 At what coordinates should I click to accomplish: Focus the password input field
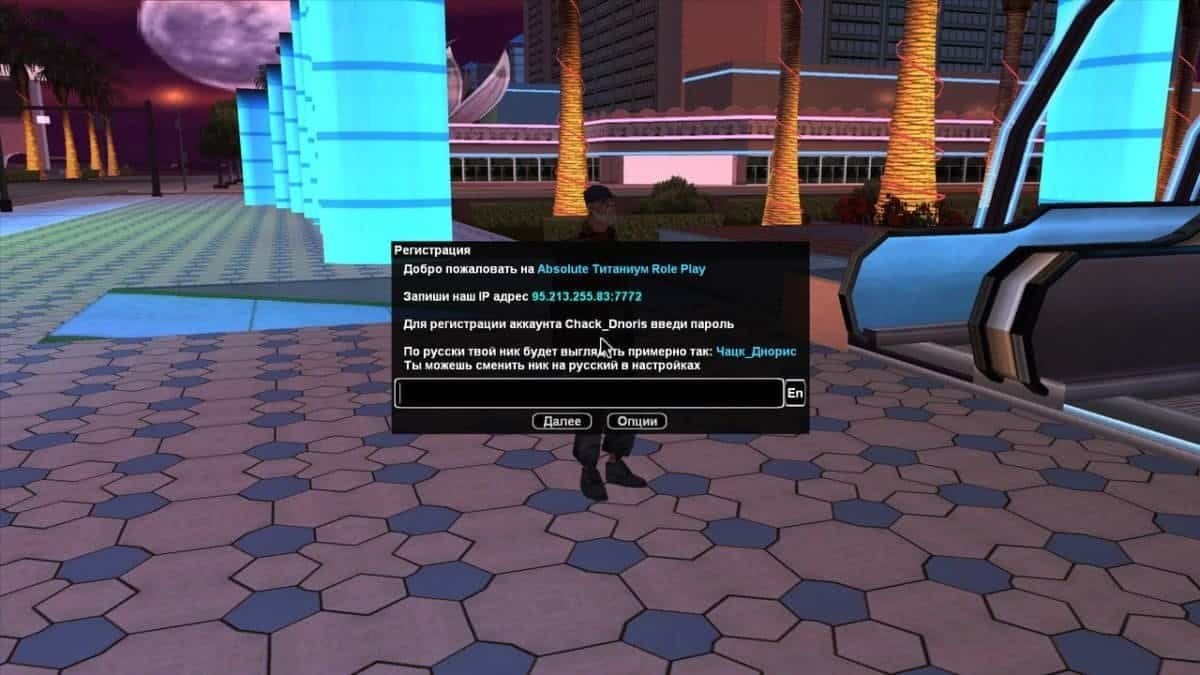point(589,394)
